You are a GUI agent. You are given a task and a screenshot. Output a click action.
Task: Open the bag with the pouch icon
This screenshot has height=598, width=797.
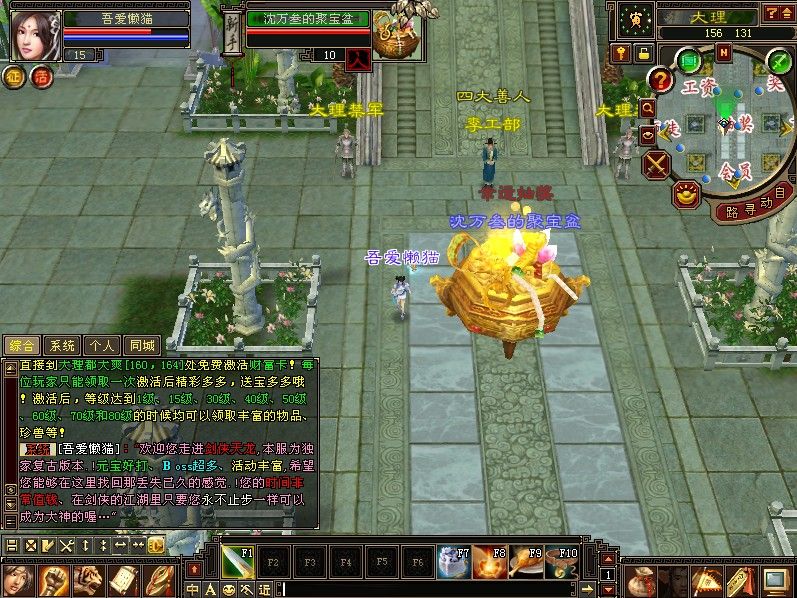pyautogui.click(x=640, y=581)
